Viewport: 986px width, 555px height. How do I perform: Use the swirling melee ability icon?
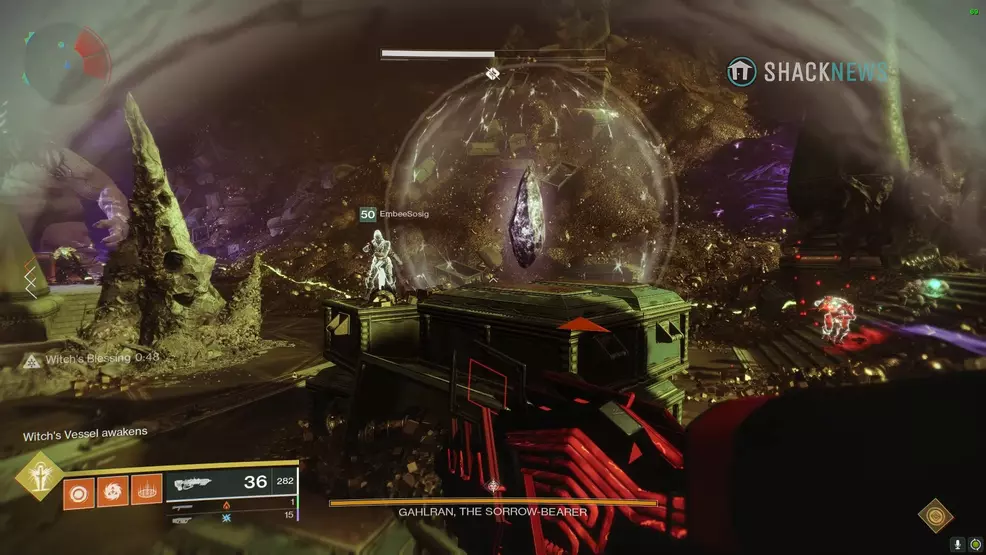coord(112,491)
